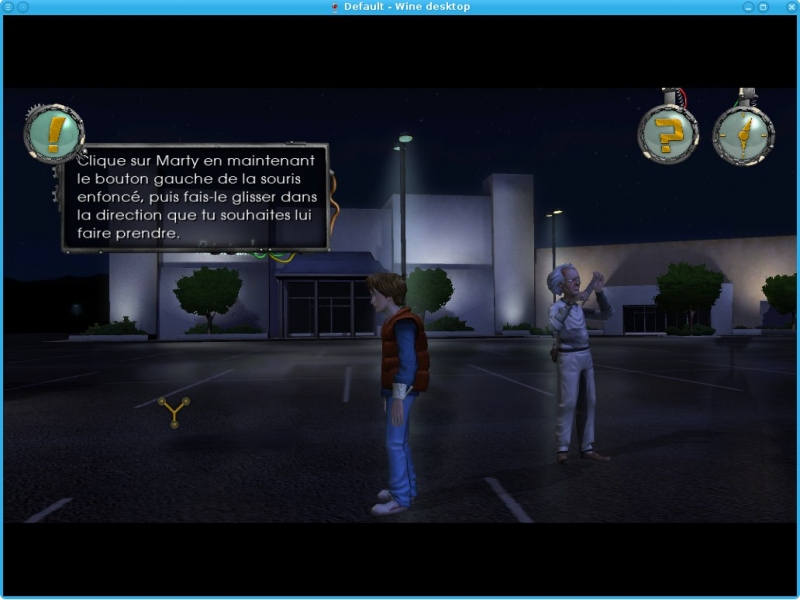Minimize the Wine desktop window
The width and height of the screenshot is (800, 600).
click(x=747, y=7)
